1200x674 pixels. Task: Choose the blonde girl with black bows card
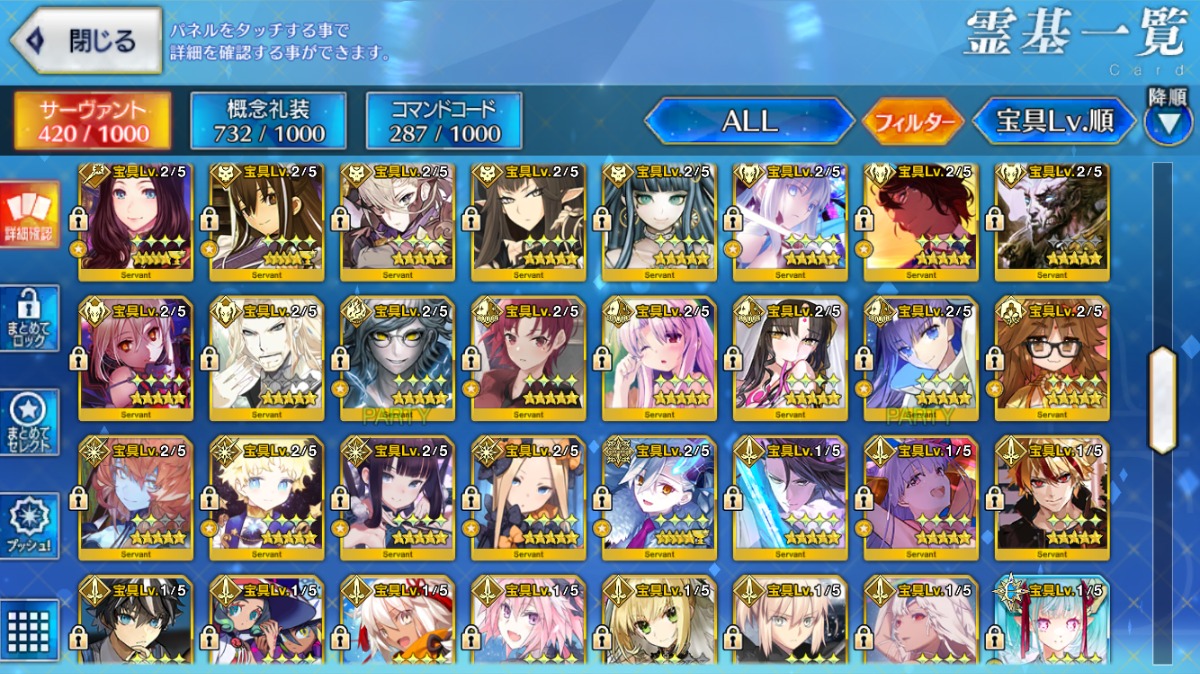click(528, 498)
